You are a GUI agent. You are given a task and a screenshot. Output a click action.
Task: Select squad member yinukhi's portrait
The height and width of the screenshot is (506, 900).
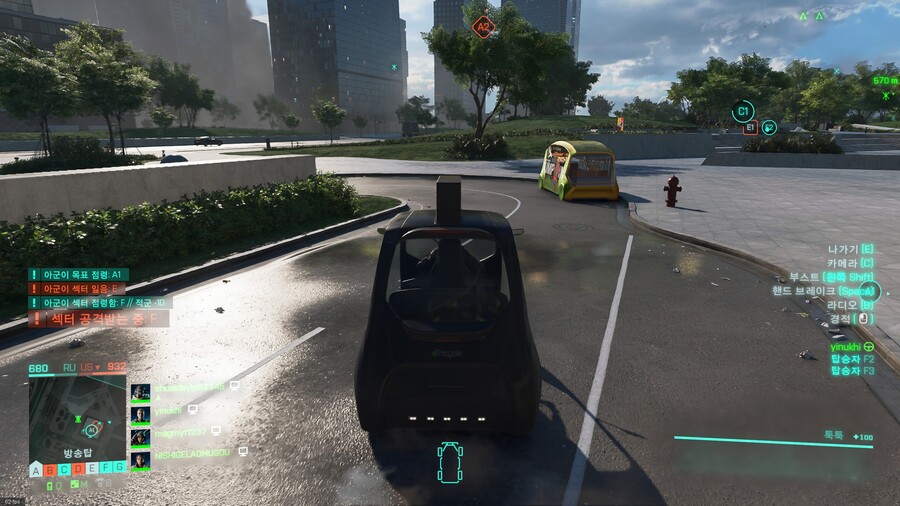[x=141, y=414]
